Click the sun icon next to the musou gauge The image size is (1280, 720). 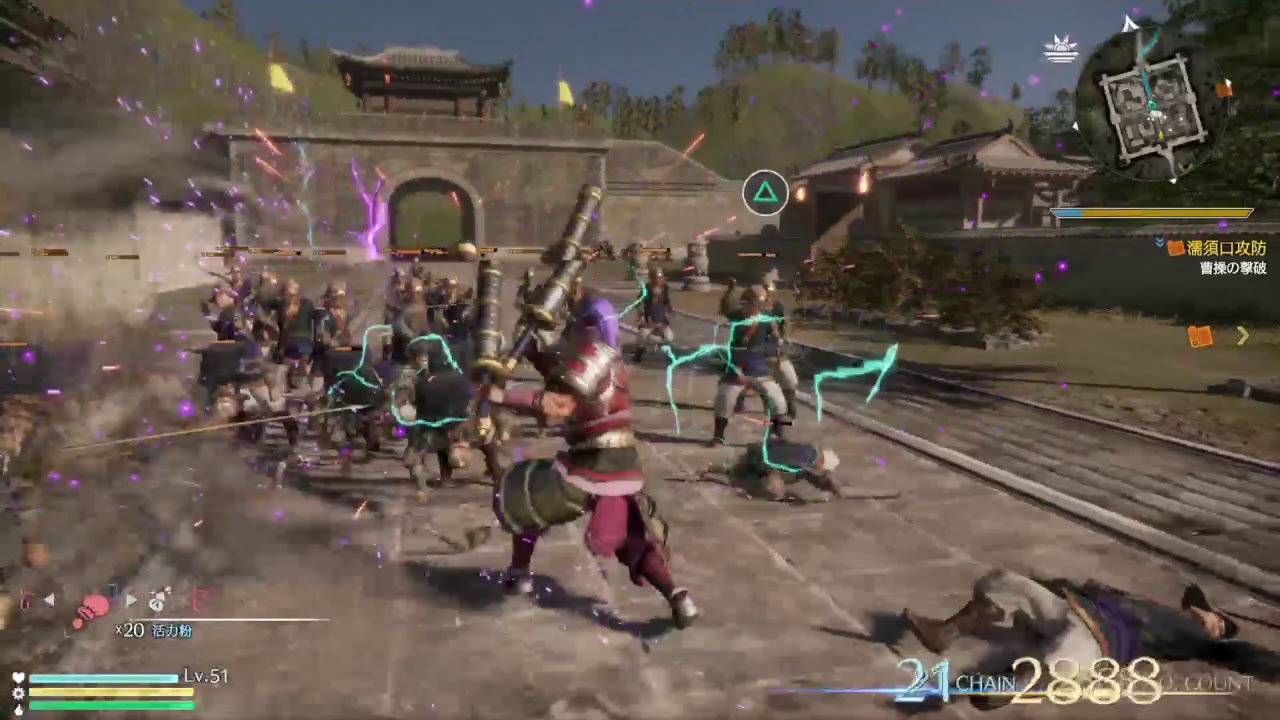click(x=18, y=693)
